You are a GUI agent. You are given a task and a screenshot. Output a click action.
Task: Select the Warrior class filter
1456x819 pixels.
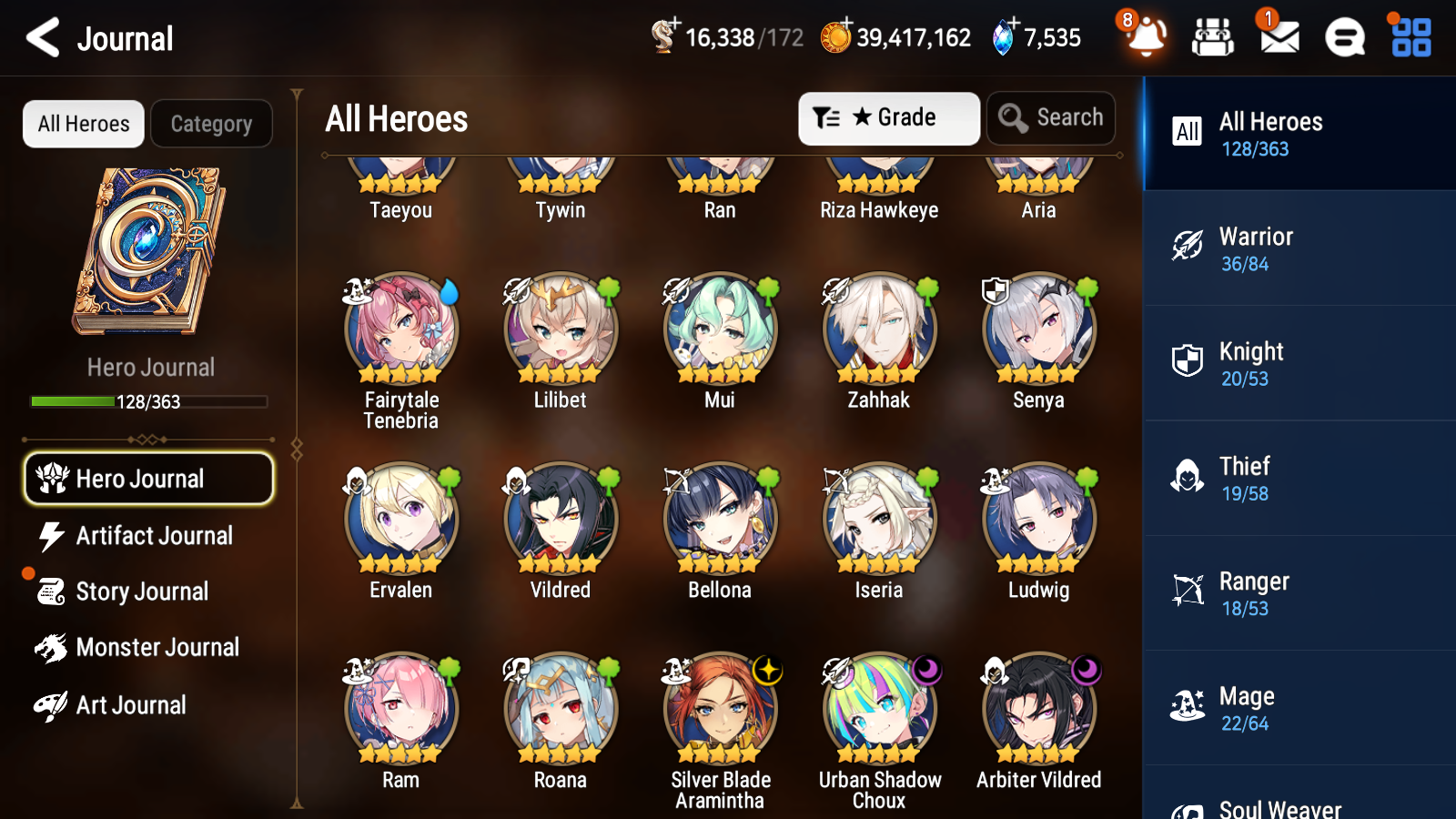[1297, 248]
